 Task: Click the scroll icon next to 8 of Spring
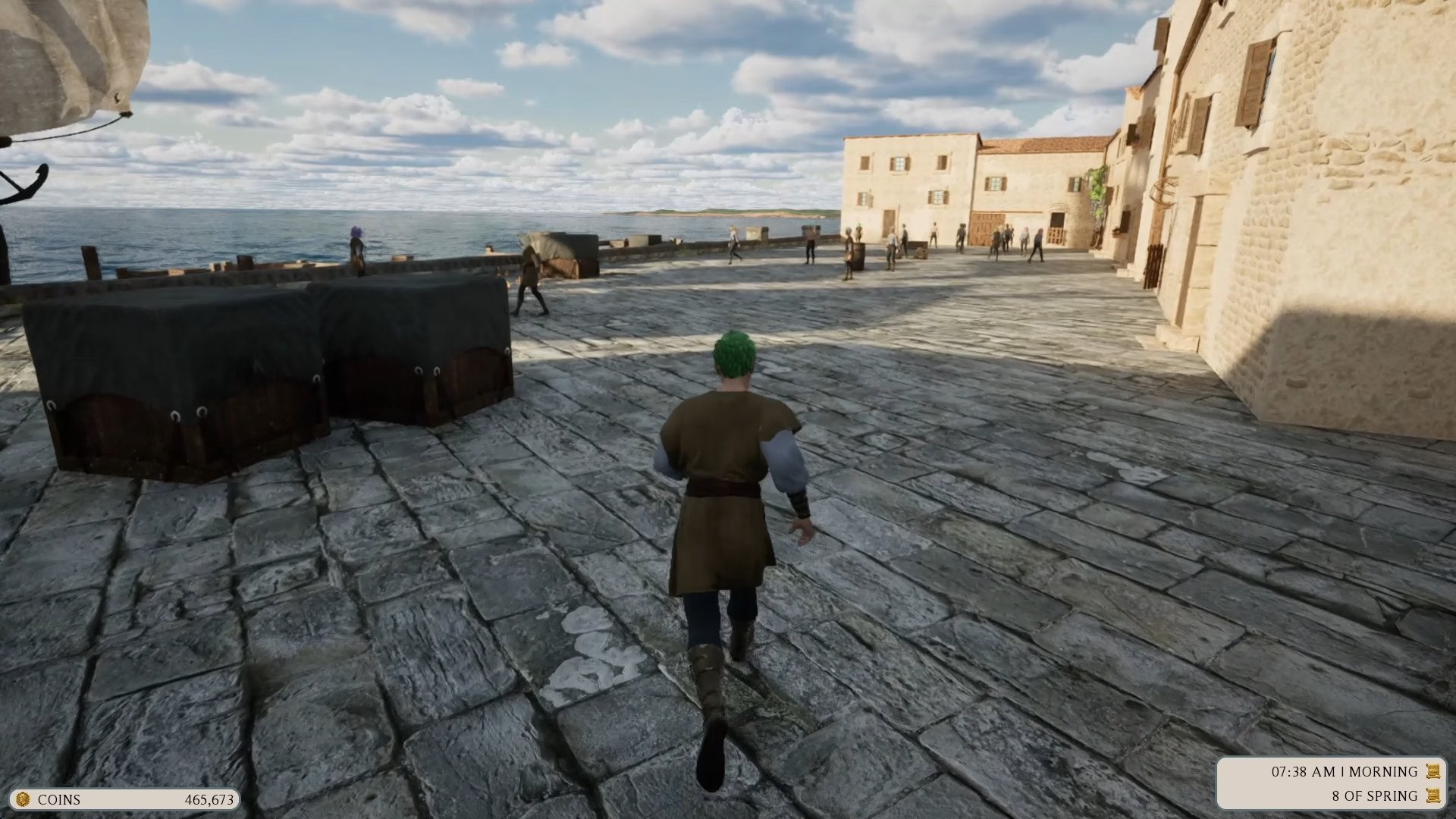(x=1432, y=795)
